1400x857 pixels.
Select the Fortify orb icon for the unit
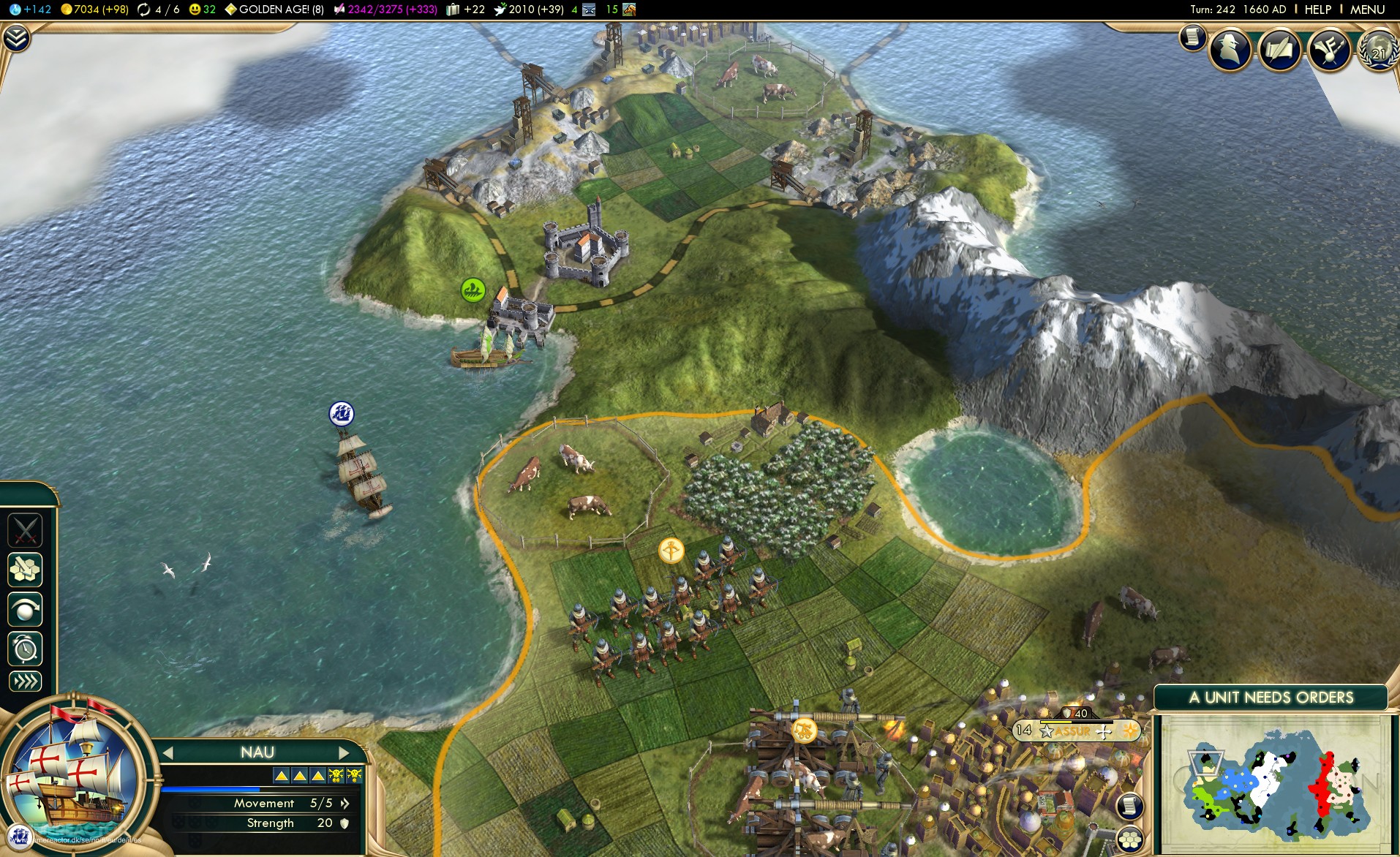(25, 610)
